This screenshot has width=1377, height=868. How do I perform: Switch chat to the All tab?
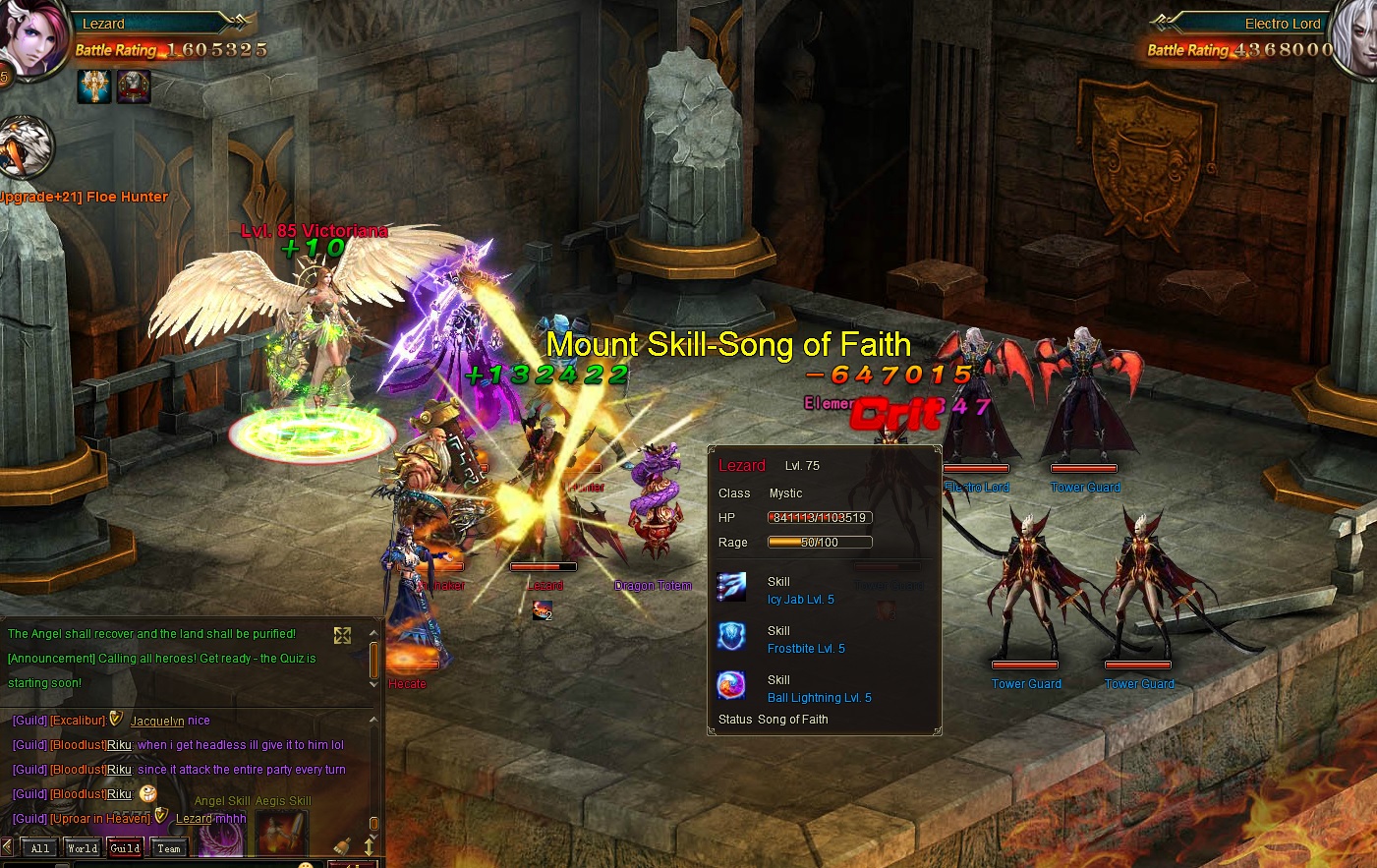click(39, 848)
